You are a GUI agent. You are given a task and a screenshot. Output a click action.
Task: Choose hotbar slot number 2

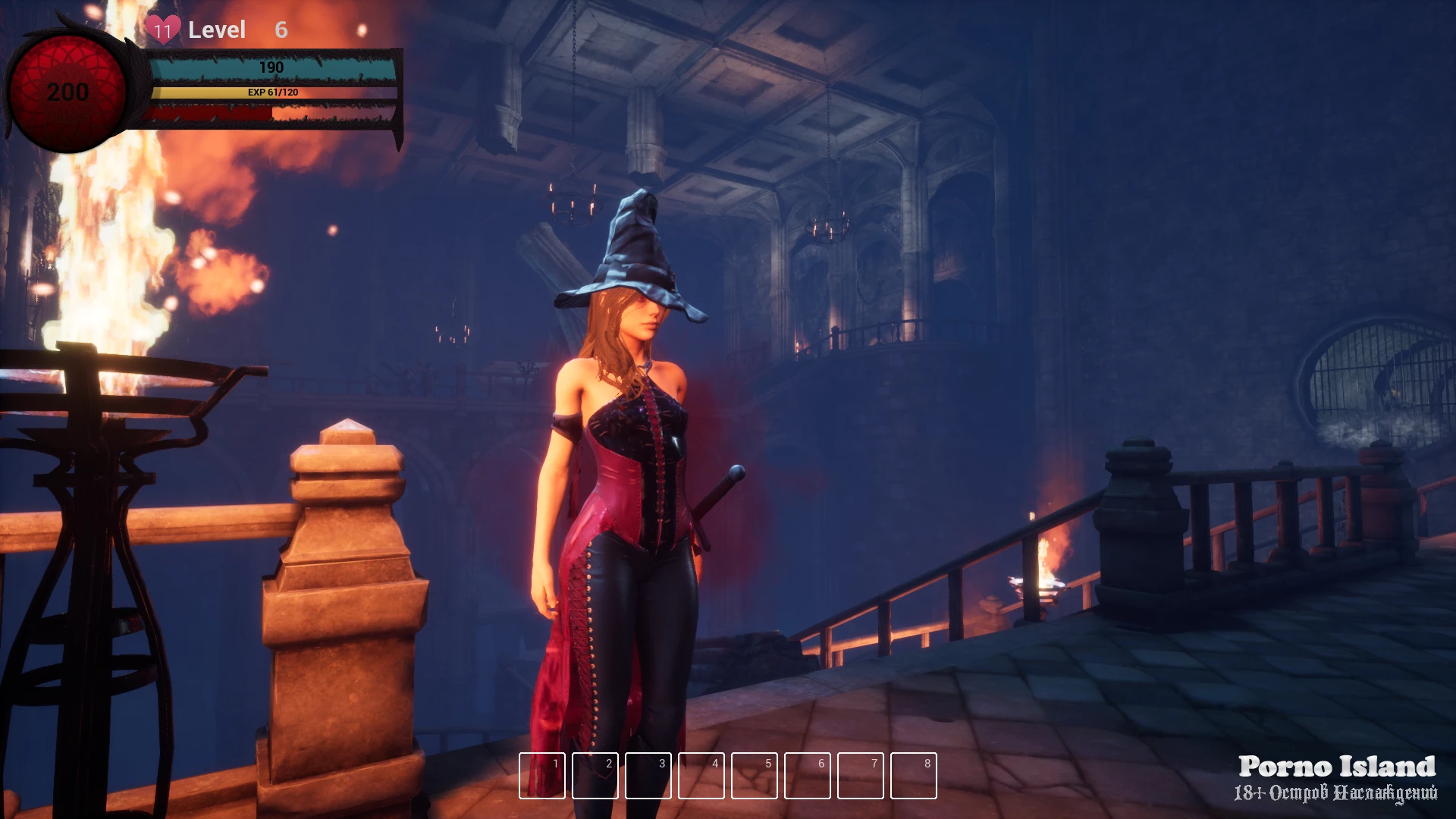(x=595, y=776)
